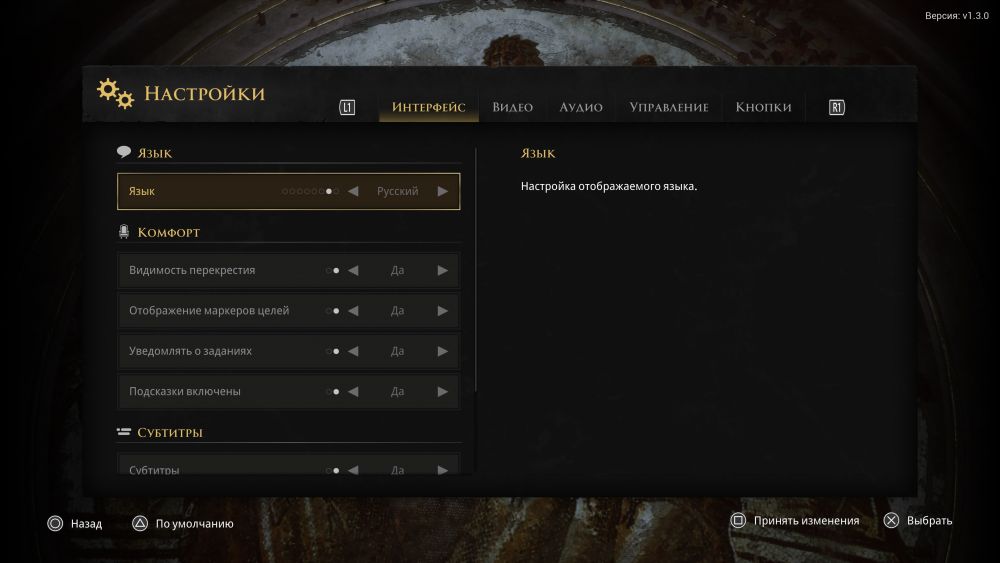The image size is (1000, 563).
Task: Click left arrow for Уведомлять о заданиях
Action: [x=353, y=351]
